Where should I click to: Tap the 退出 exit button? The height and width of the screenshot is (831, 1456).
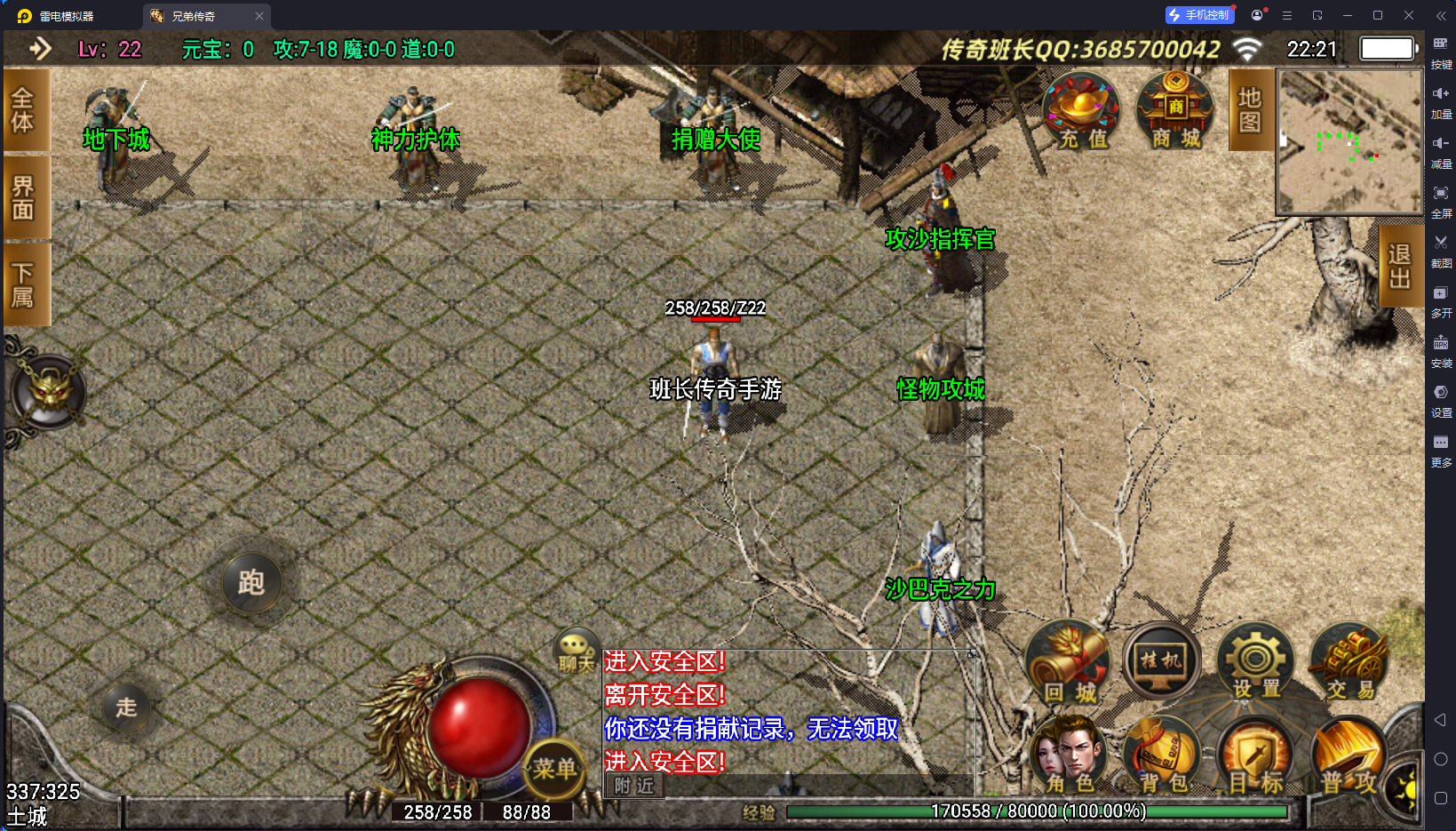(x=1400, y=266)
